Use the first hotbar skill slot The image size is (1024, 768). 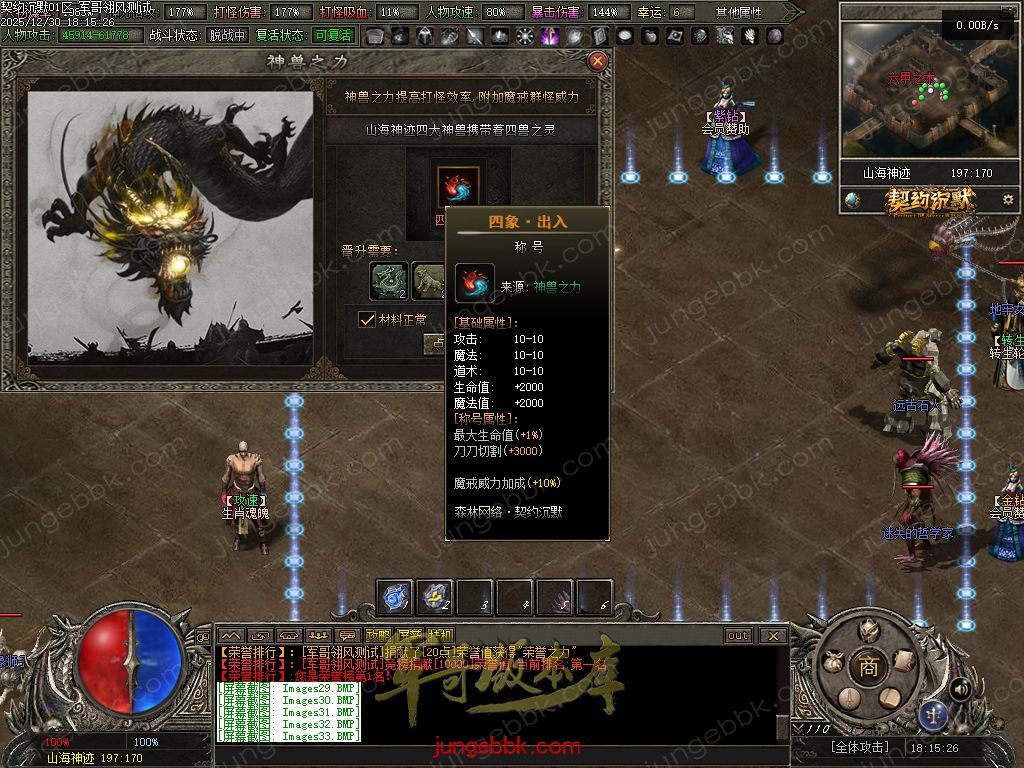[x=395, y=597]
